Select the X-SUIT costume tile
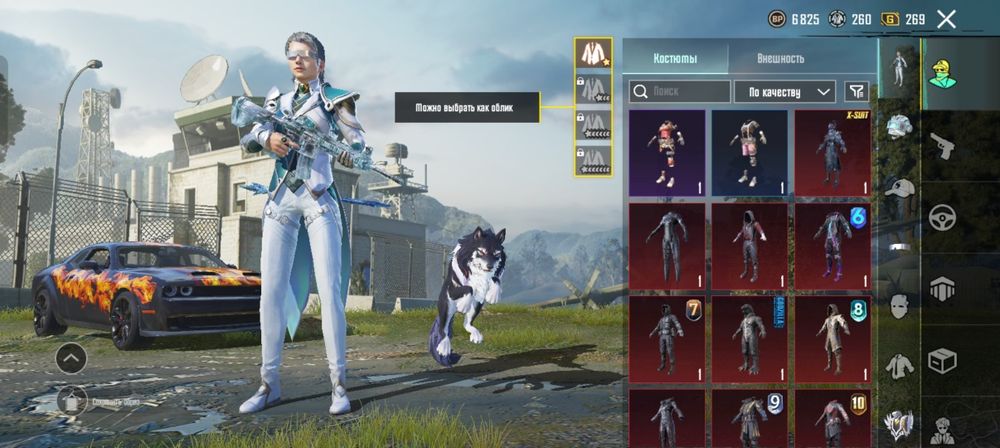The height and width of the screenshot is (448, 1000). coord(832,152)
